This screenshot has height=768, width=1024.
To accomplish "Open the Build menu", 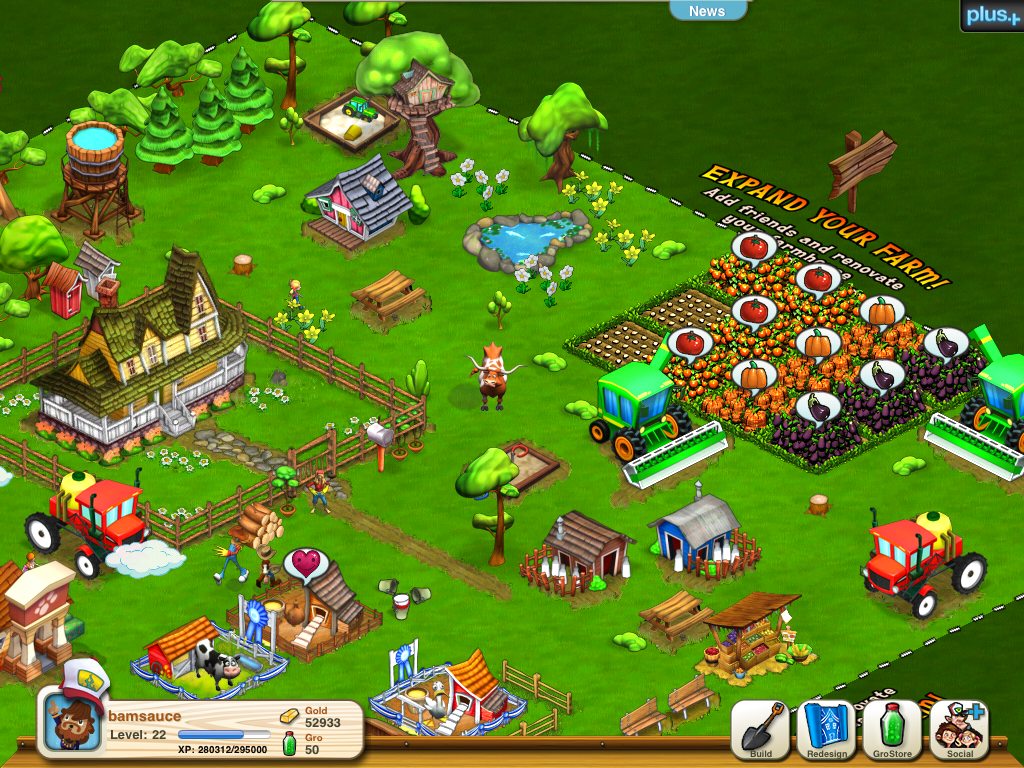I will pos(760,730).
